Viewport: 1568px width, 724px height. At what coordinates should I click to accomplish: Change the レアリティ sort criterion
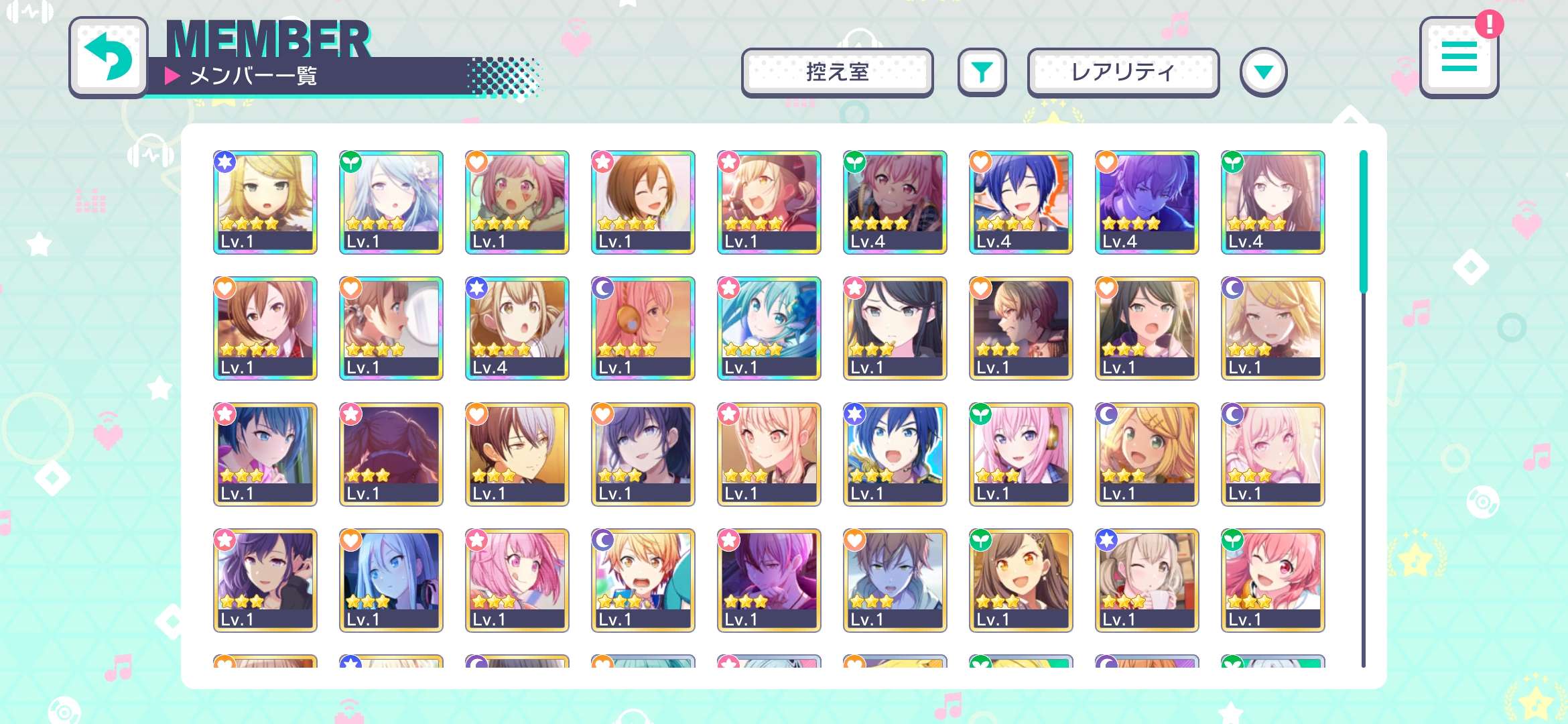1122,72
